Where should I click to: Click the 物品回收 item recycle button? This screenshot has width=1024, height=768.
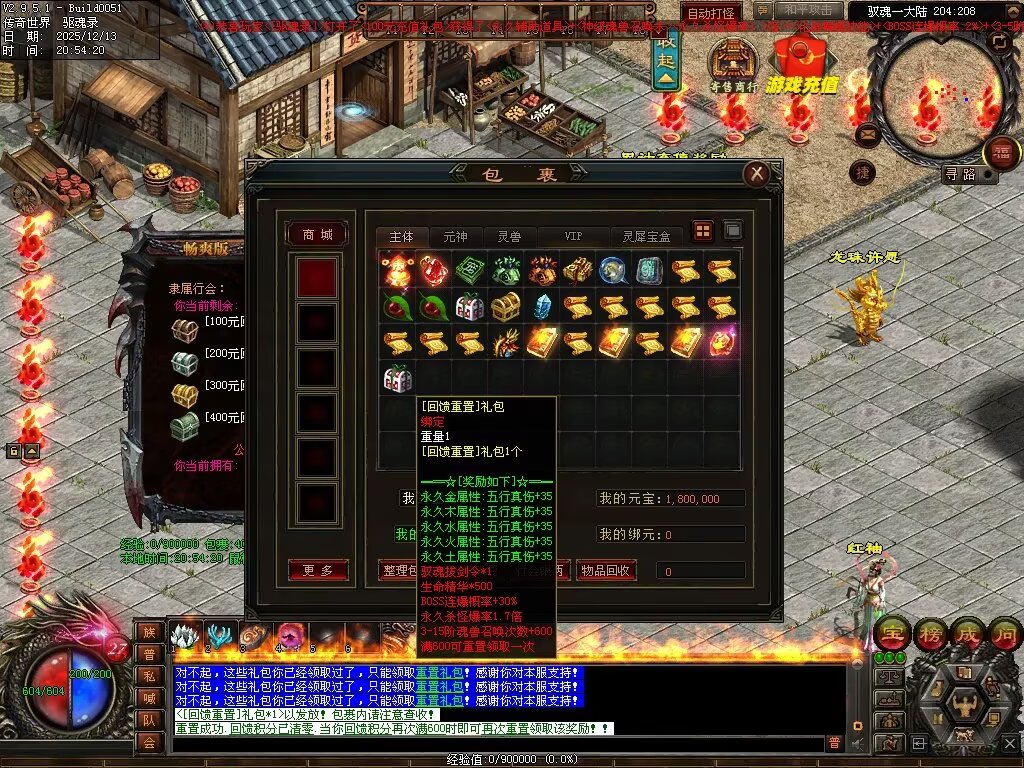[x=606, y=570]
